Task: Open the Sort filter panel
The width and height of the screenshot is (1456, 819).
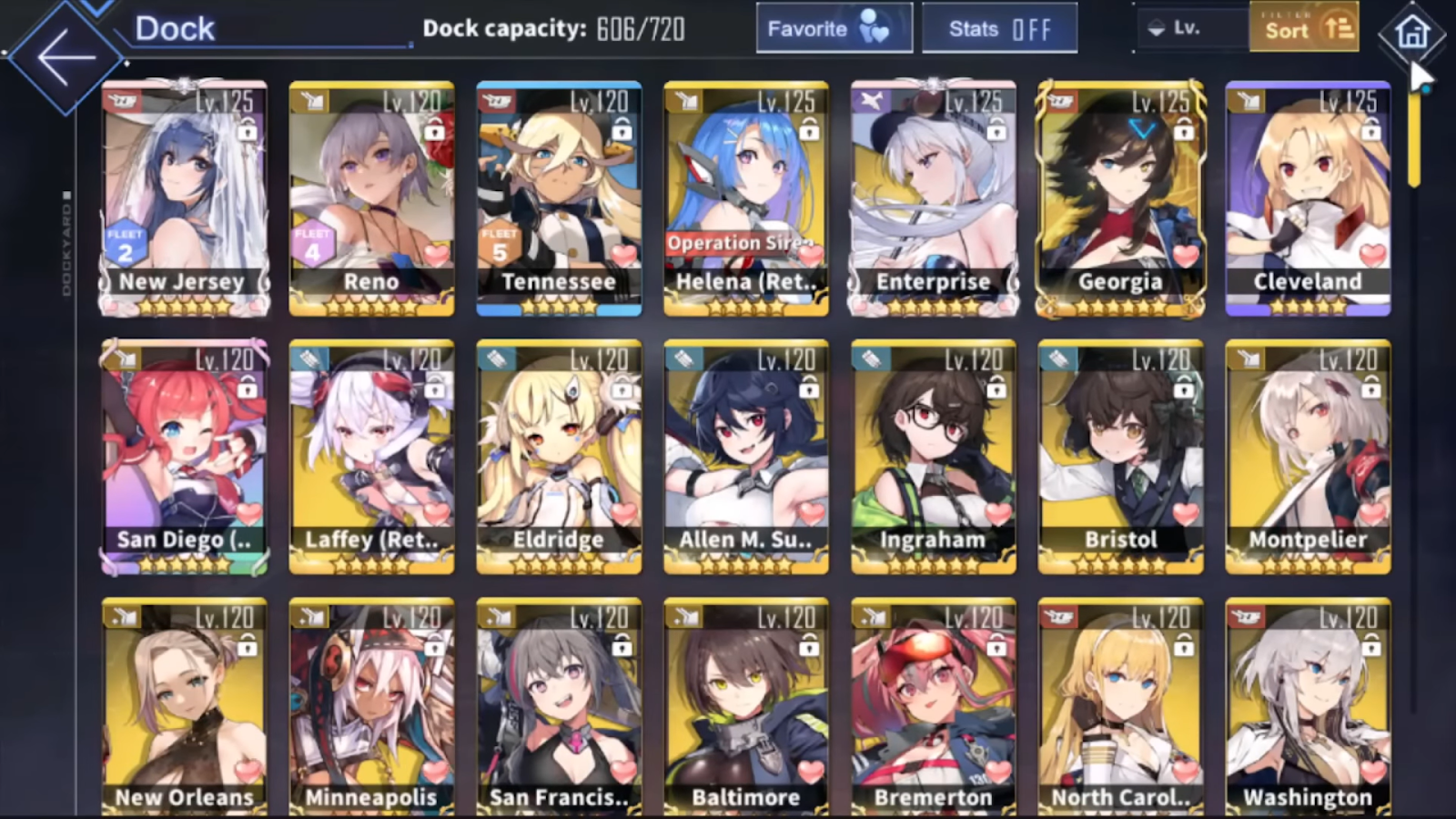Action: click(1304, 28)
